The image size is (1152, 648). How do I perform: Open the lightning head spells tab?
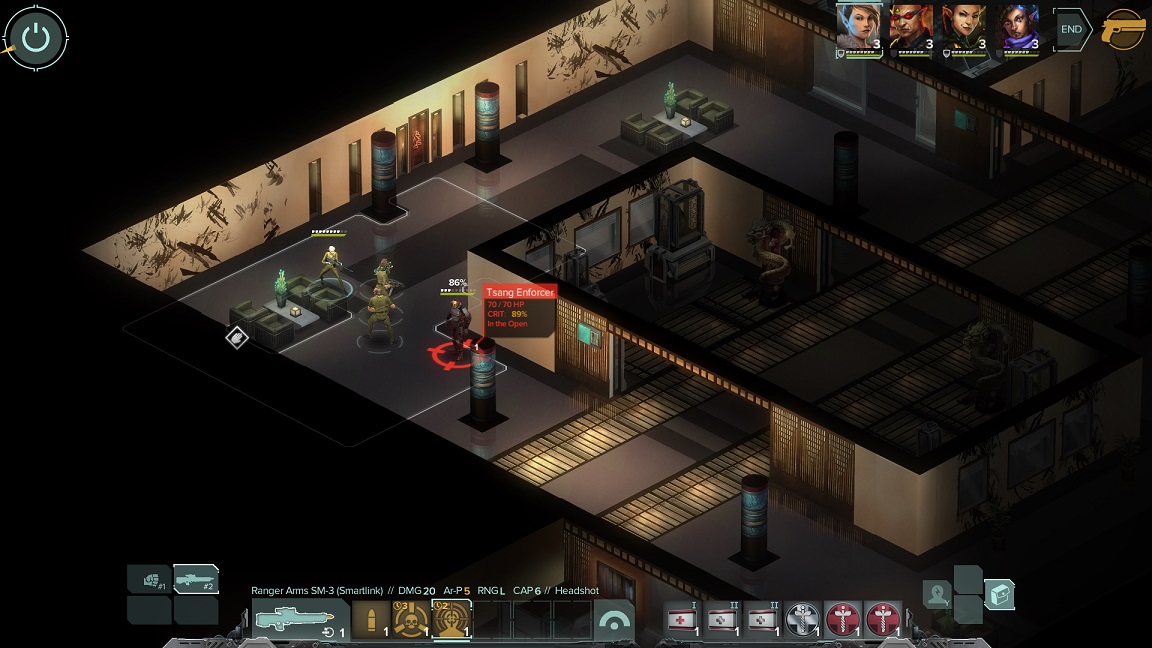[937, 595]
